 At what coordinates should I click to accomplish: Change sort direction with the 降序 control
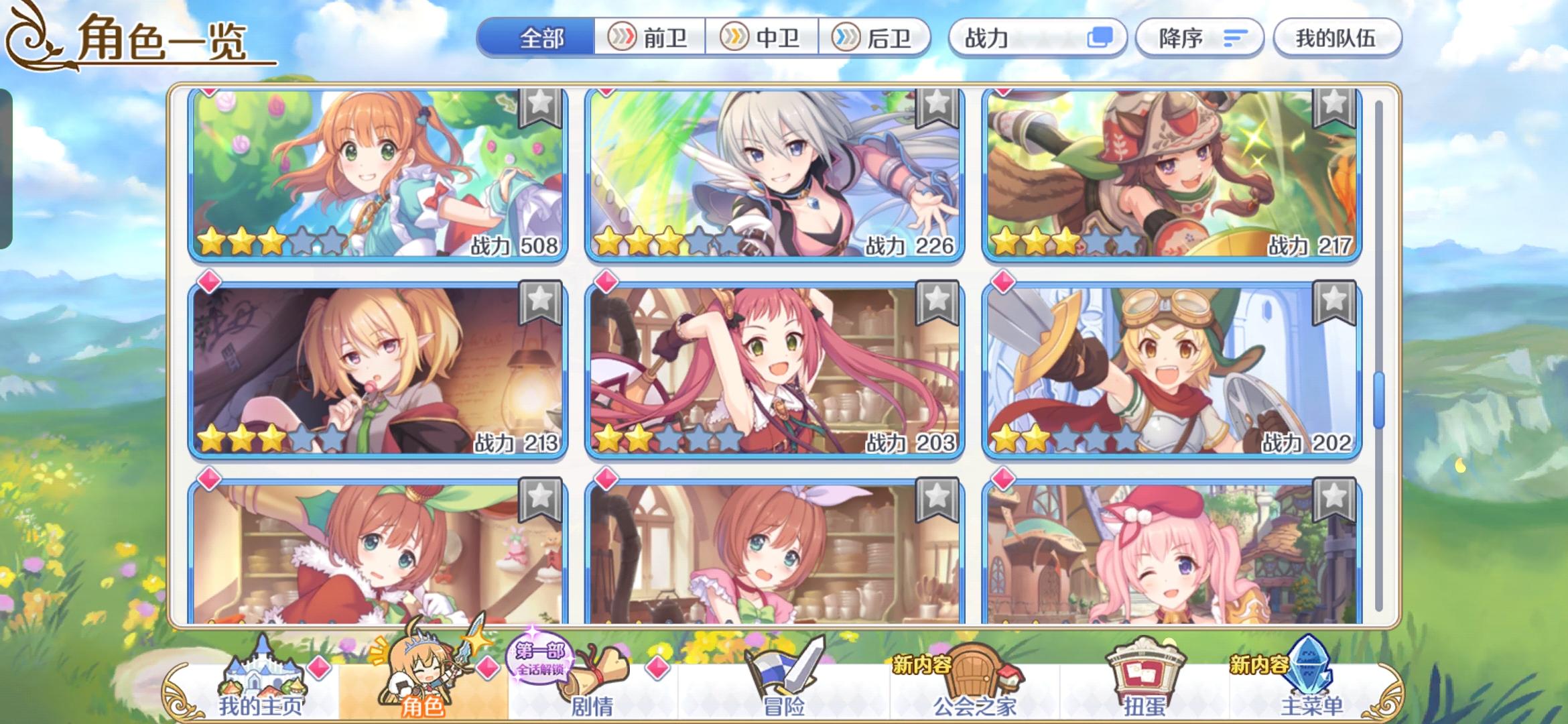pos(1199,38)
